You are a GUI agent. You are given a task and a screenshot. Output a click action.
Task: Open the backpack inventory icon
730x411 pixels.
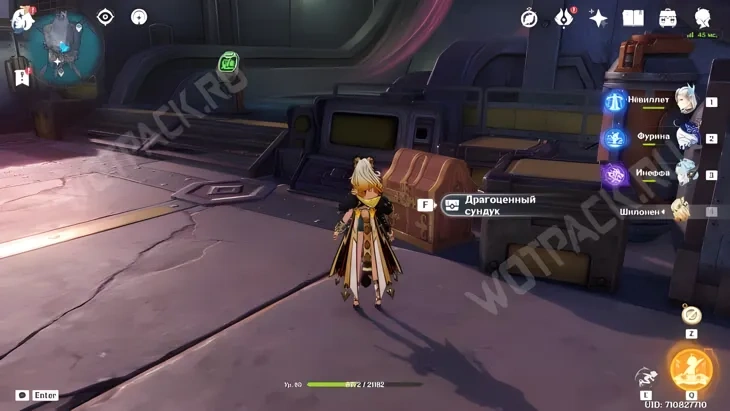click(x=667, y=18)
